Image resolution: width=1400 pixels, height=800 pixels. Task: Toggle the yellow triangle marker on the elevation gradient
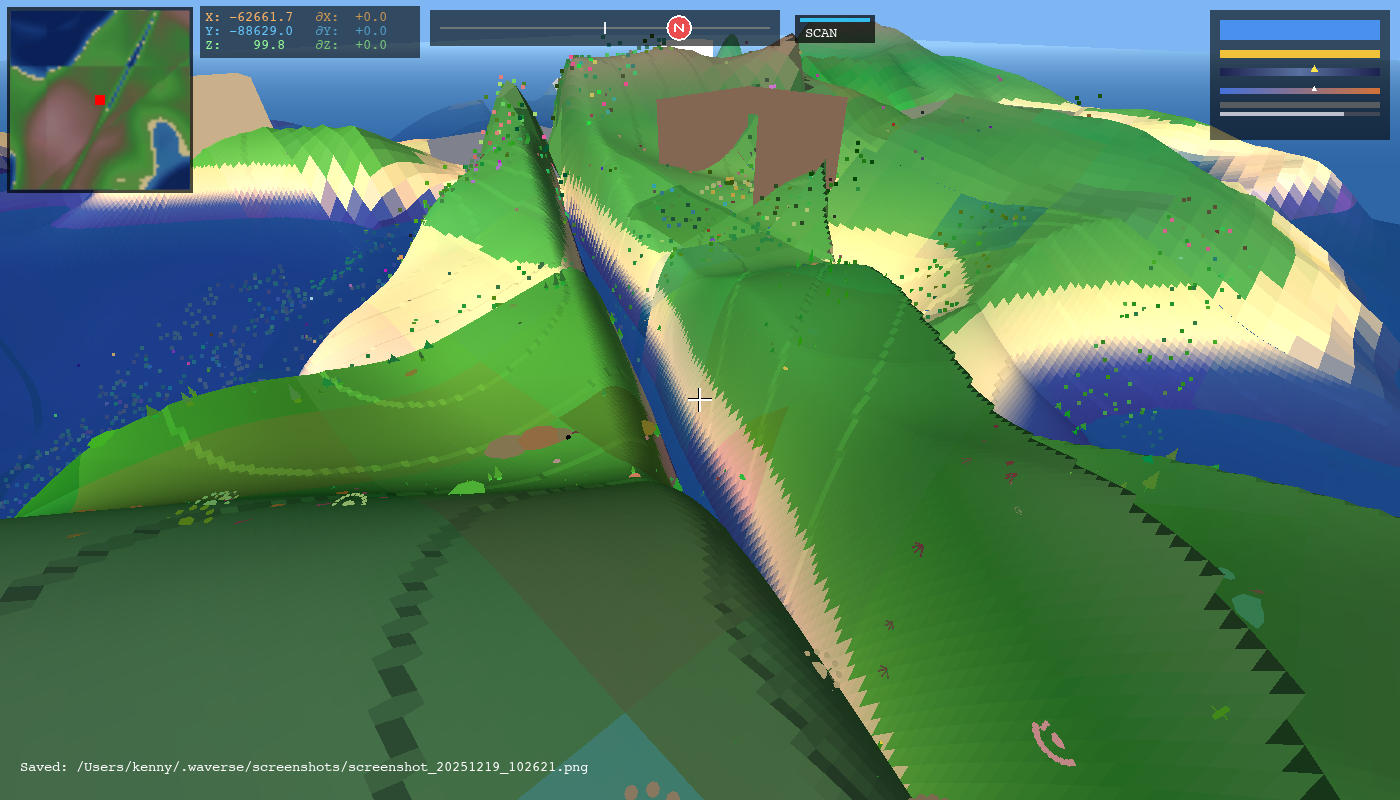pyautogui.click(x=1314, y=69)
